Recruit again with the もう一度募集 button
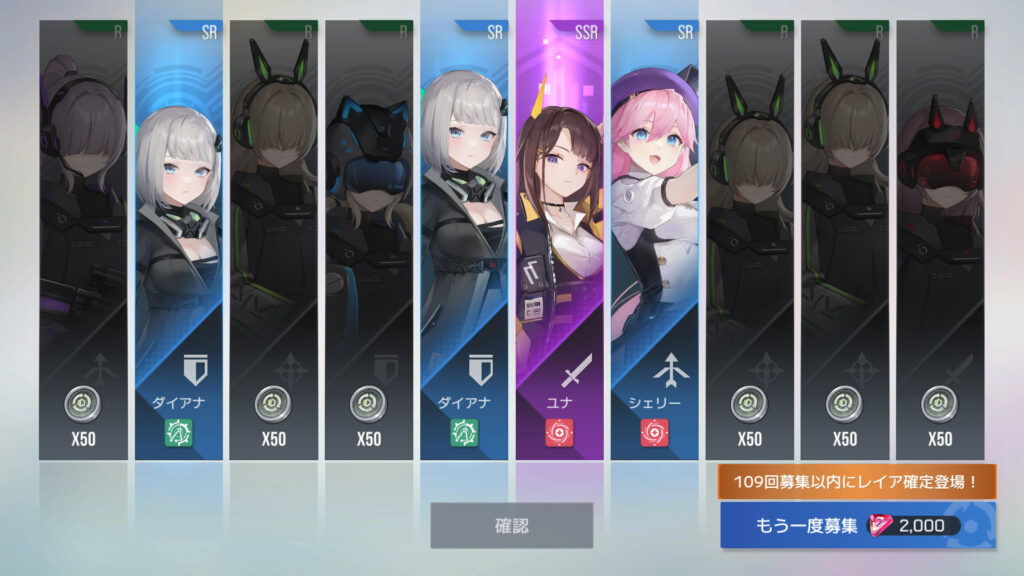Image resolution: width=1024 pixels, height=576 pixels. tap(856, 525)
